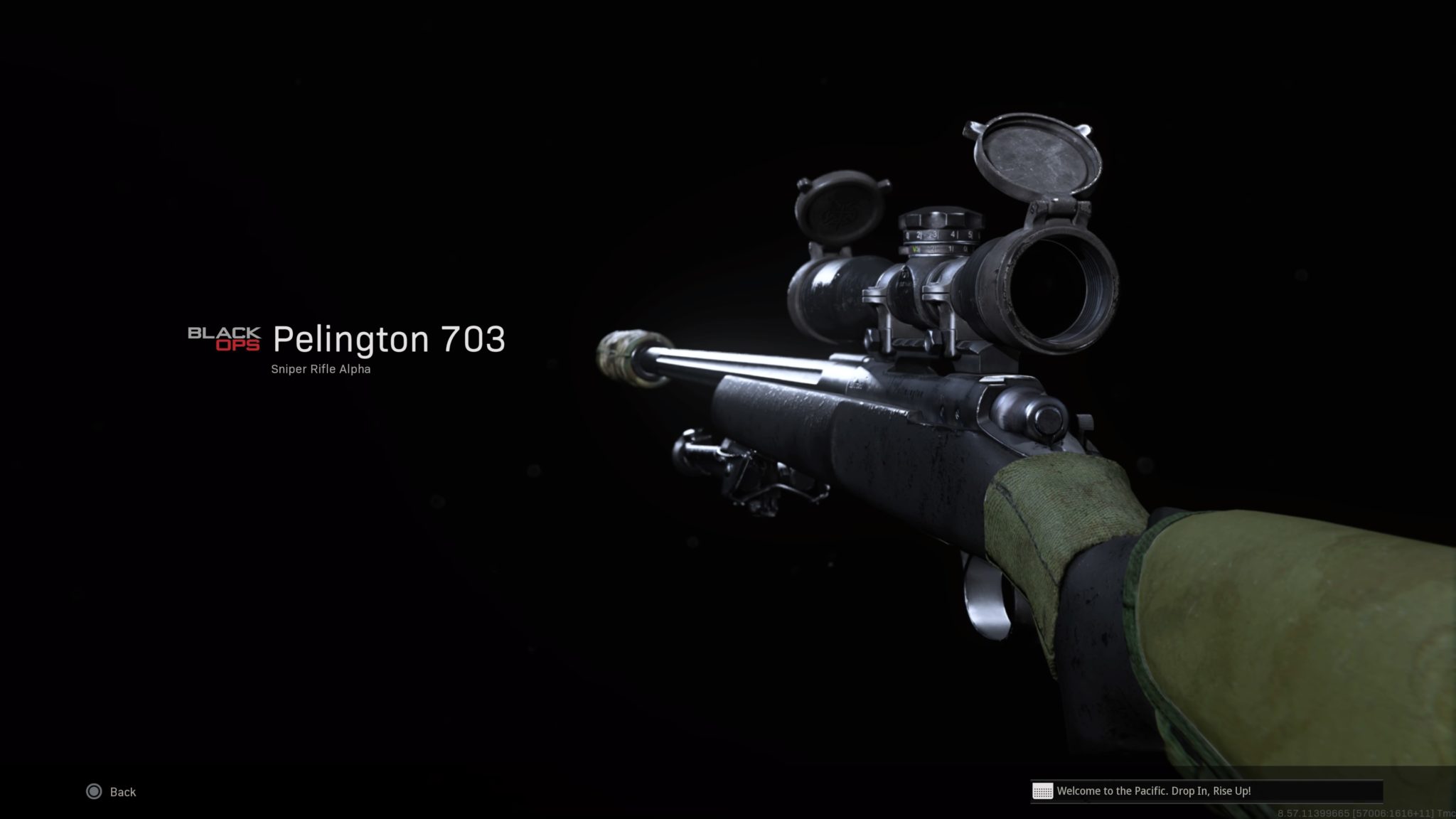Screen dimensions: 1456x819
Task: Toggle the scope magnification dial
Action: point(938,235)
